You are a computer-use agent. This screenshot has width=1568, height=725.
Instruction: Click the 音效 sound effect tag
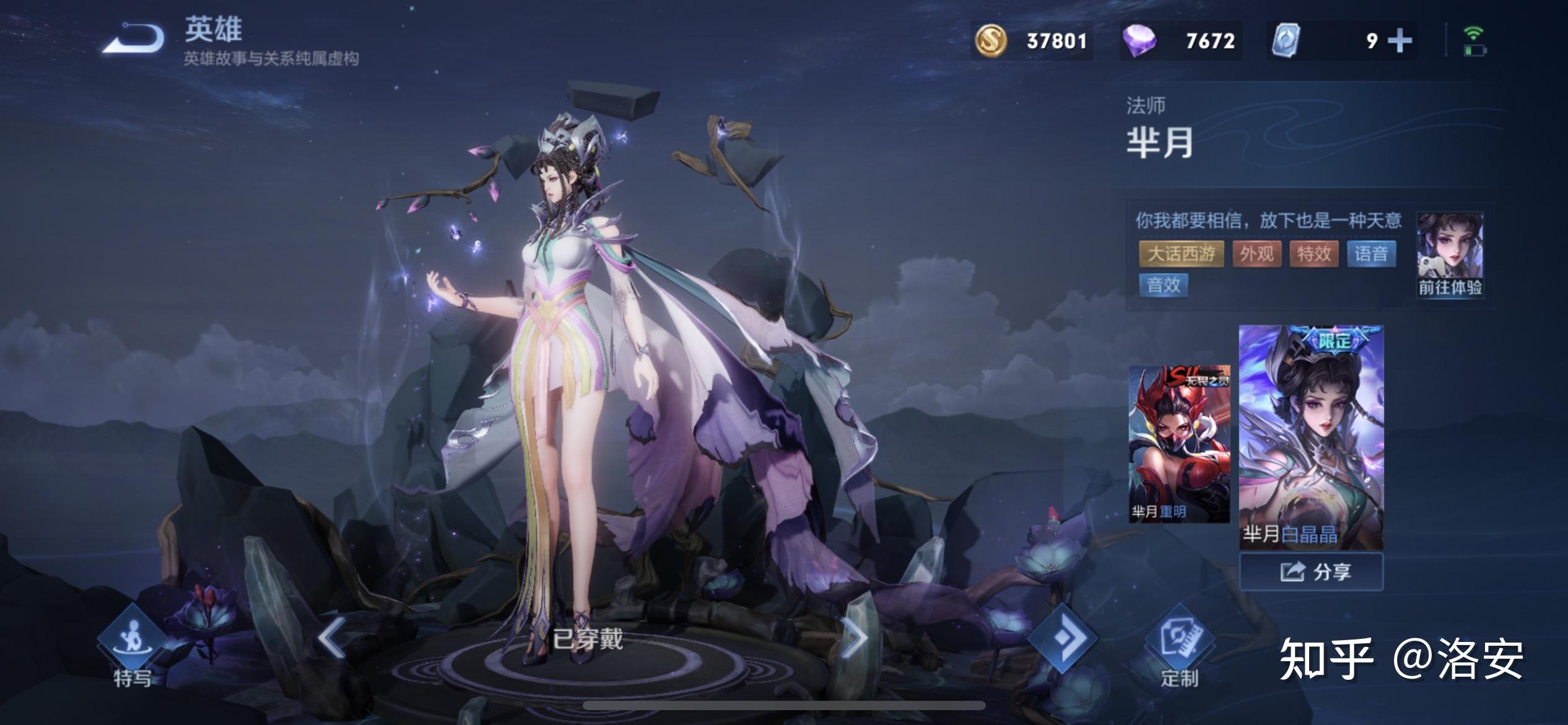(x=1163, y=285)
